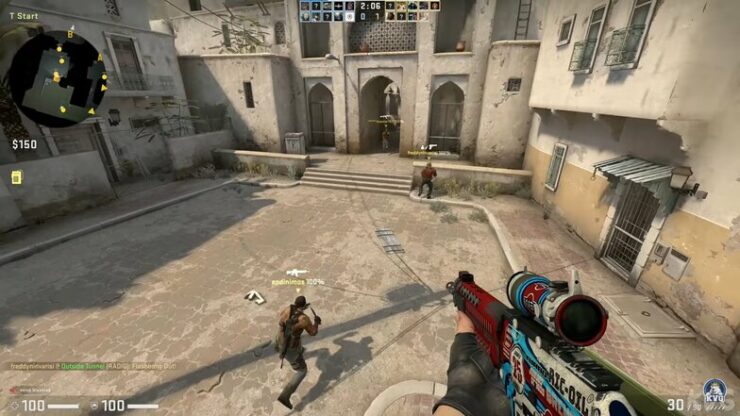Viewport: 740px width, 416px height.
Task: Click the KVG watermark logo
Action: tap(713, 392)
